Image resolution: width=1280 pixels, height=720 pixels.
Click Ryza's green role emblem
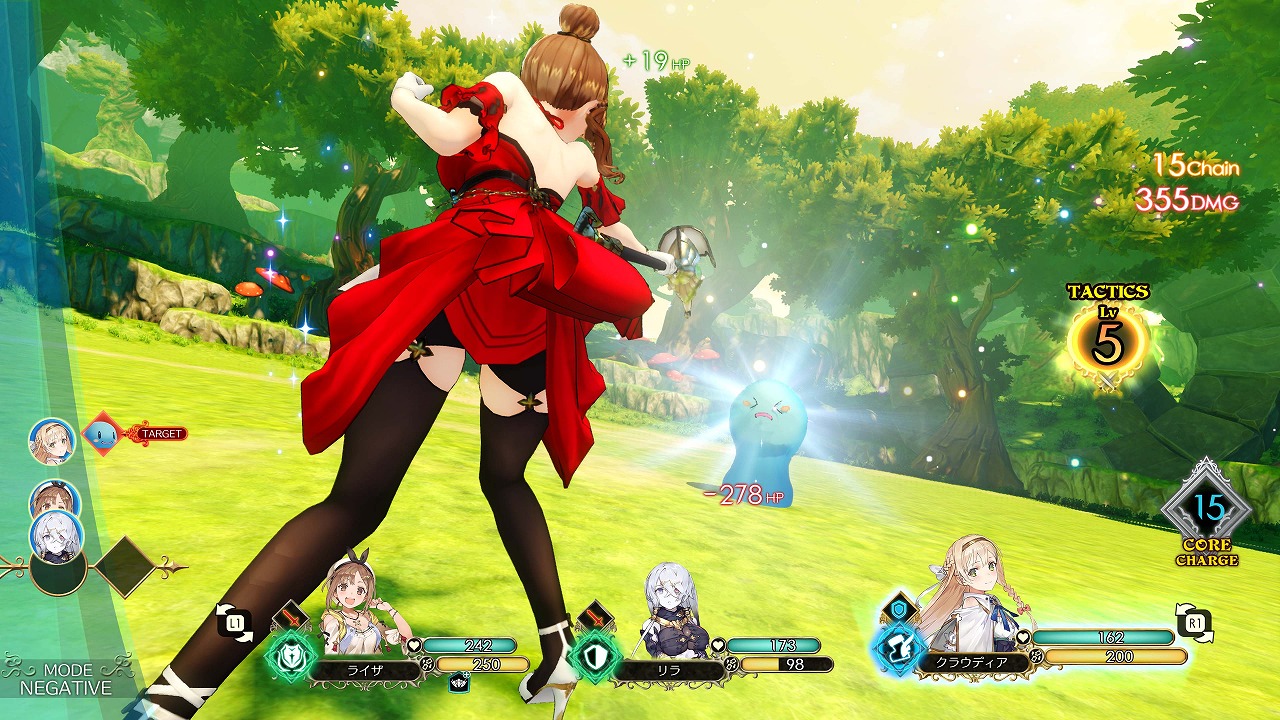click(292, 654)
